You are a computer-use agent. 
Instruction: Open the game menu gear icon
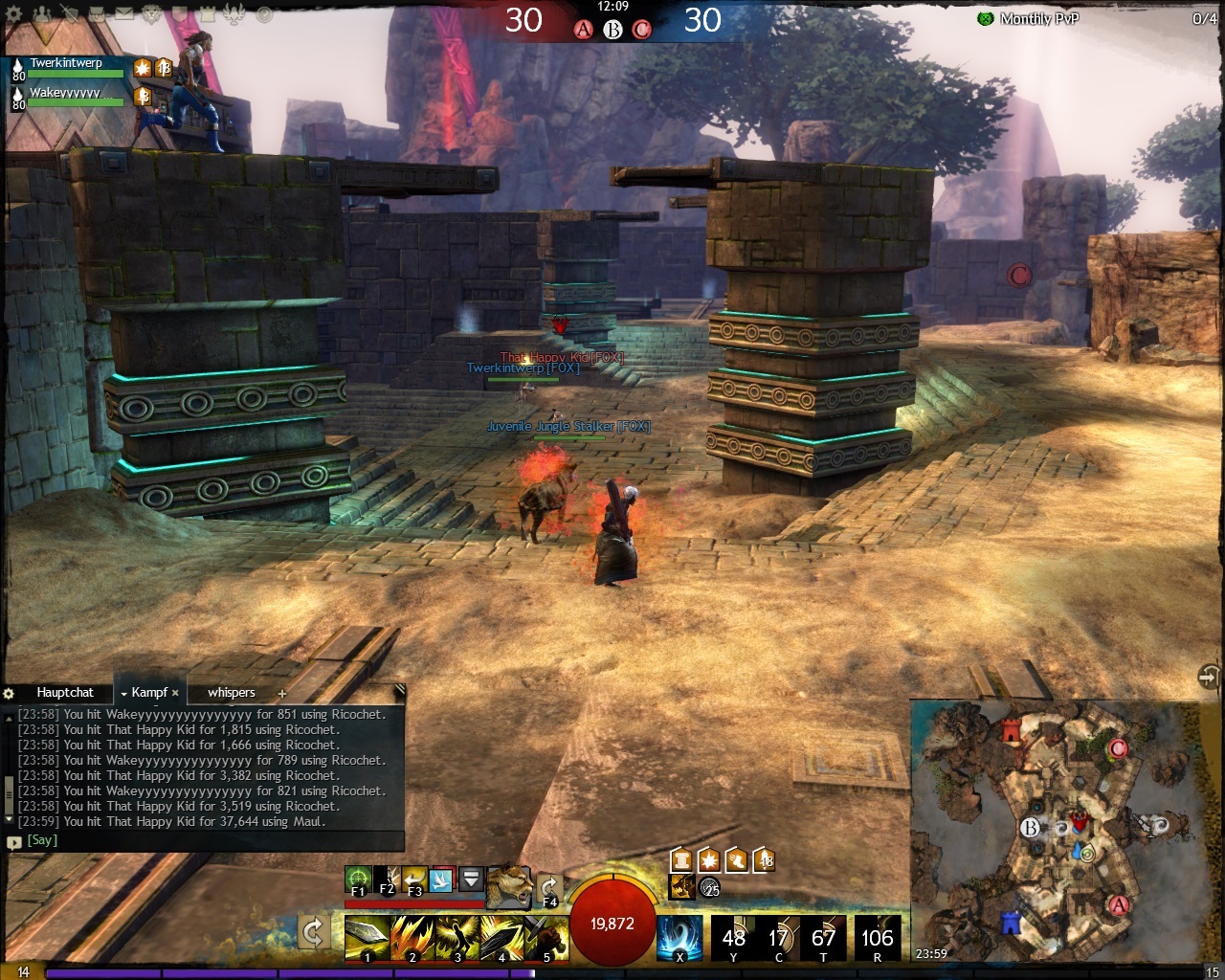14,14
